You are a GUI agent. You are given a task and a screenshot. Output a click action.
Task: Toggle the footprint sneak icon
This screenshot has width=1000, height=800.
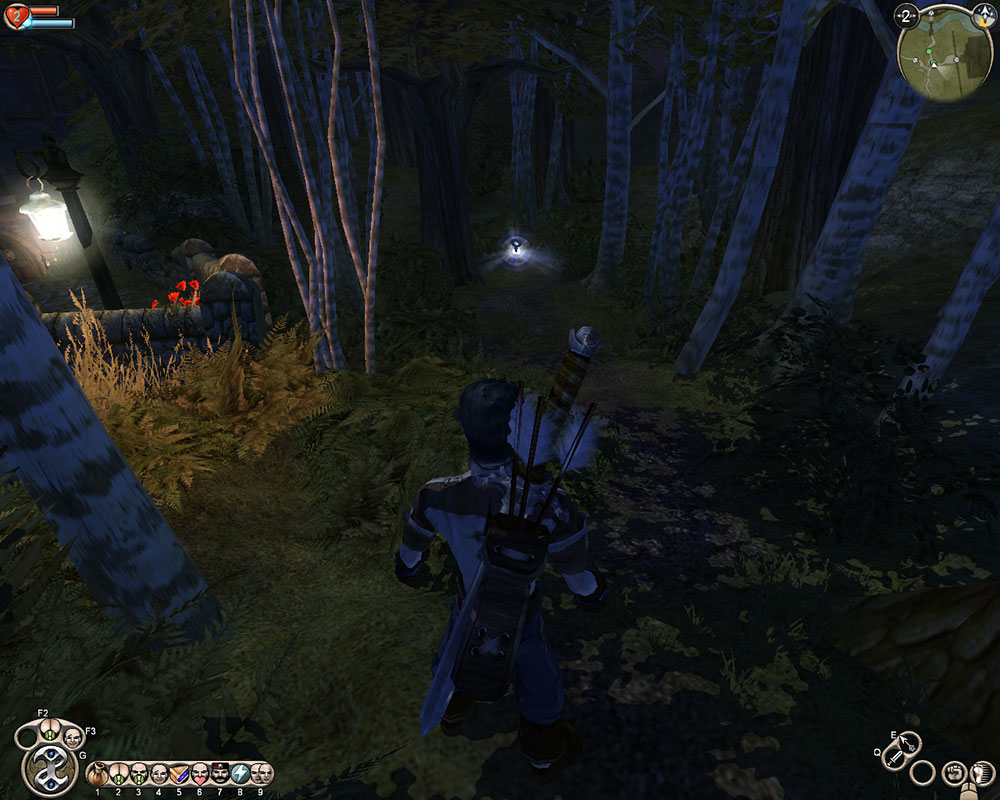point(983,773)
